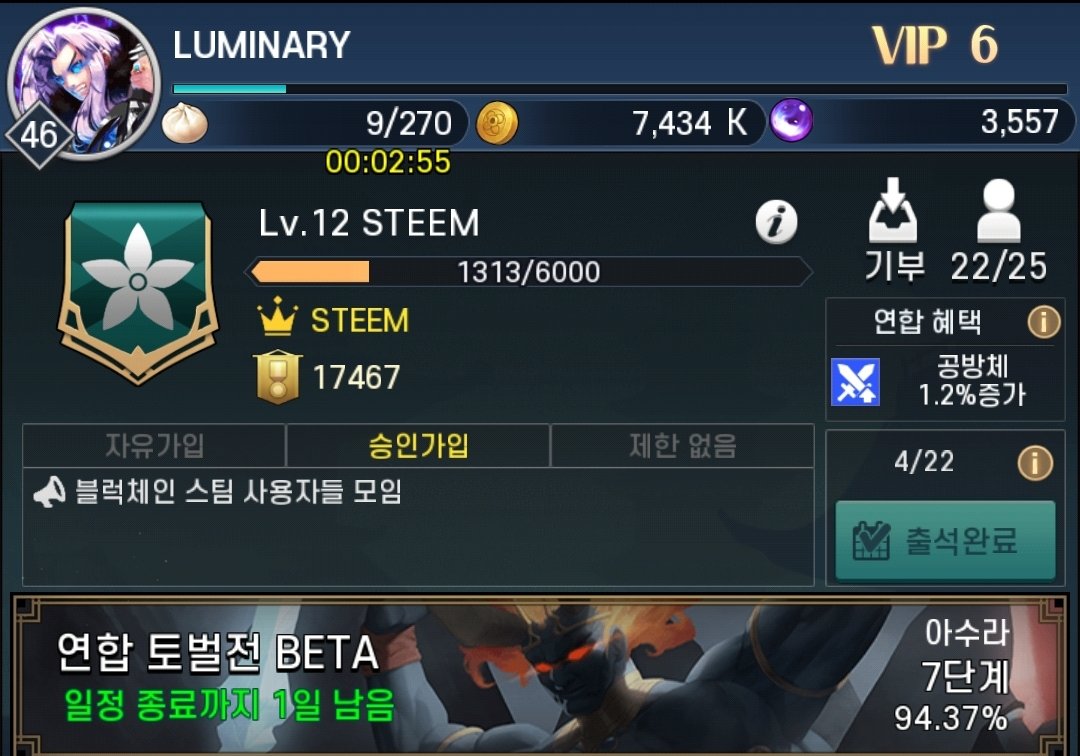Tap the gold coin currency icon
Screen dimensions: 1080x756
pyautogui.click(x=497, y=122)
